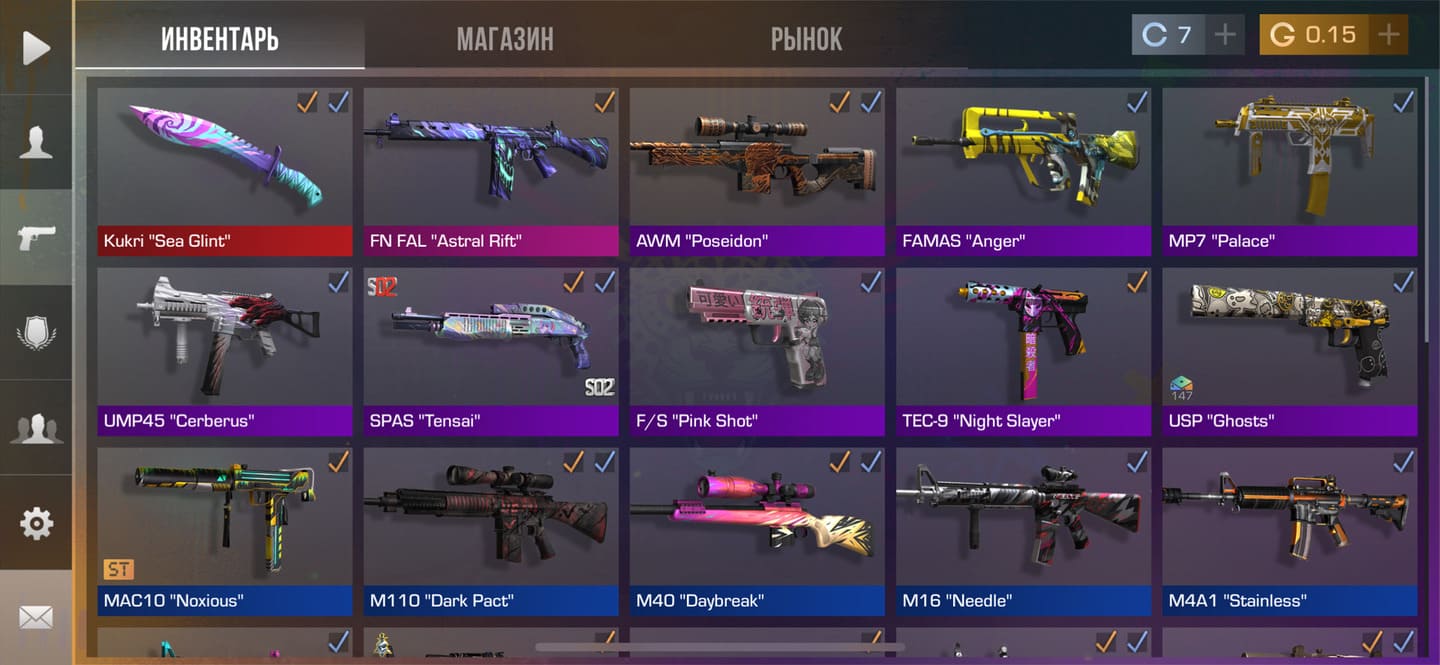Select the Инвентарь tab

(220, 39)
